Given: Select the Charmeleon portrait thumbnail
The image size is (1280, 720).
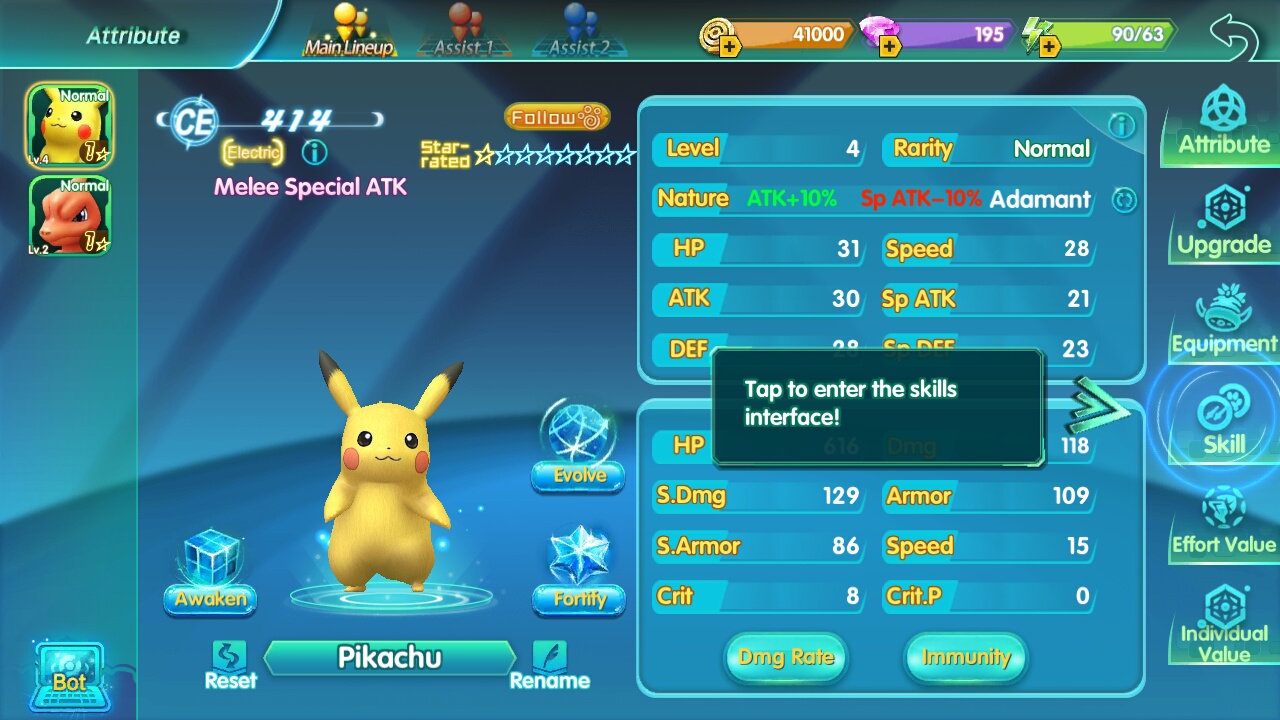Looking at the screenshot, I should pyautogui.click(x=70, y=216).
